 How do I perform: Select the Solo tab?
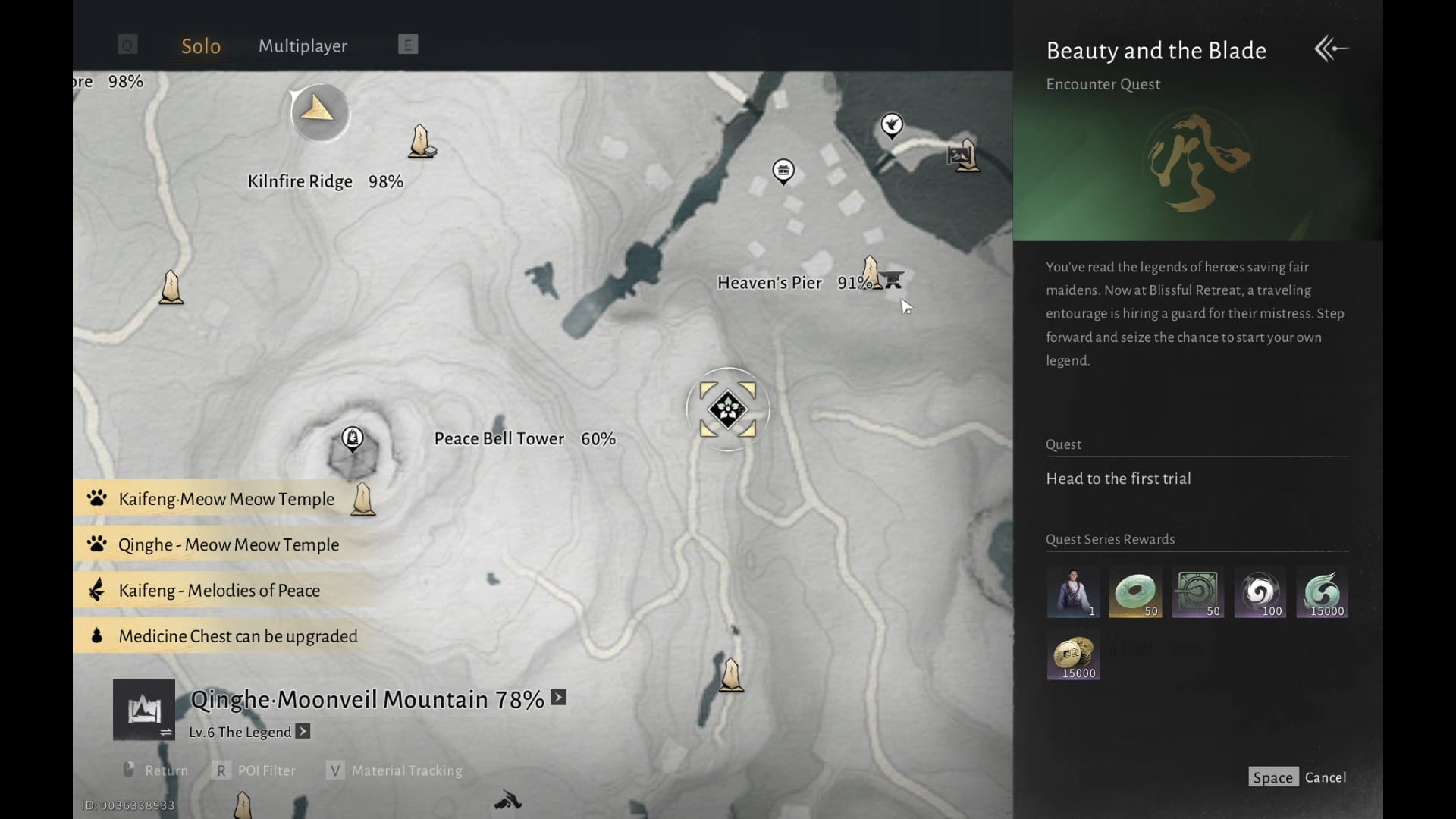click(x=201, y=46)
